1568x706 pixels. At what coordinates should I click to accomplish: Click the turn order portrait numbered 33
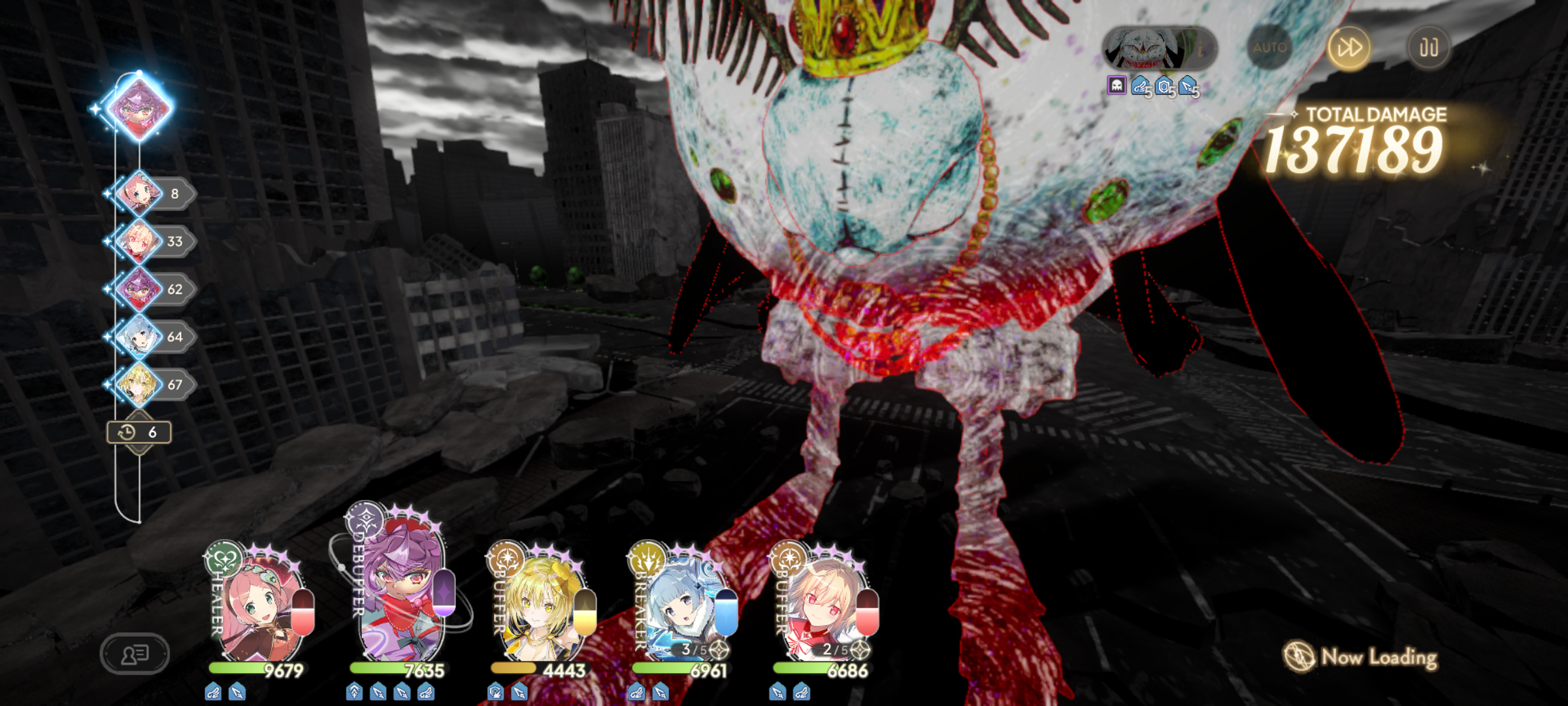(x=139, y=241)
